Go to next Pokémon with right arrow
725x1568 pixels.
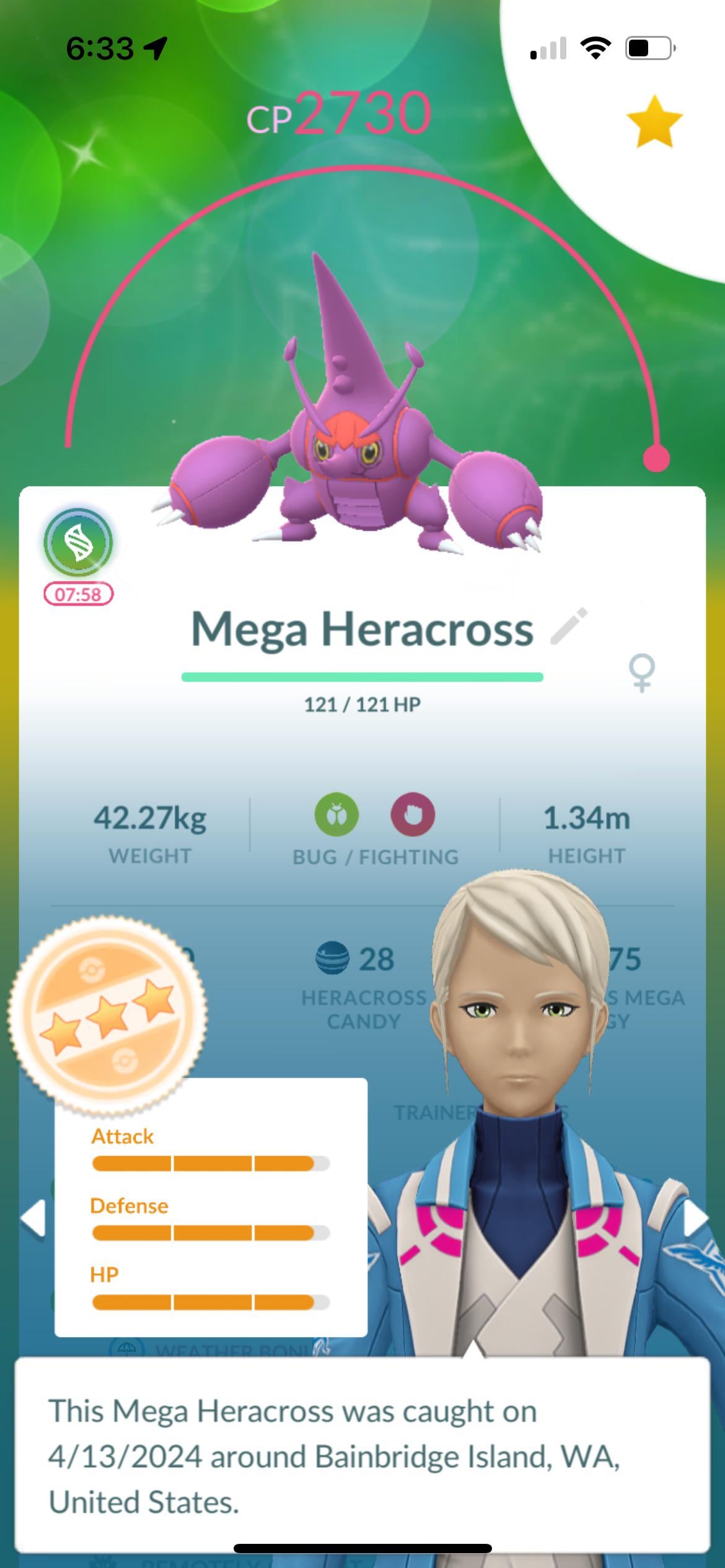(x=695, y=1218)
